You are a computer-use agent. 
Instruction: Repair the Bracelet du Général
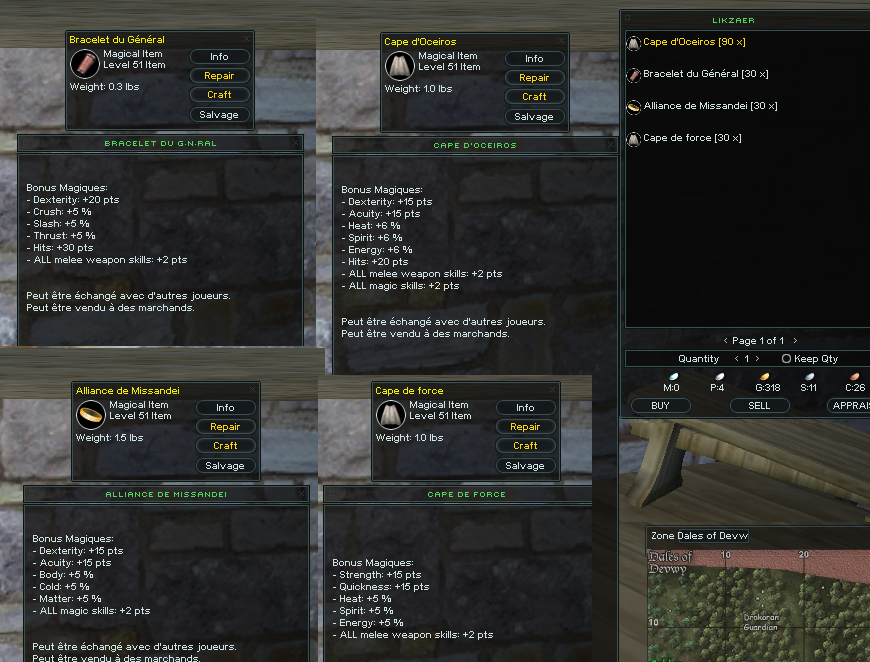(x=219, y=76)
